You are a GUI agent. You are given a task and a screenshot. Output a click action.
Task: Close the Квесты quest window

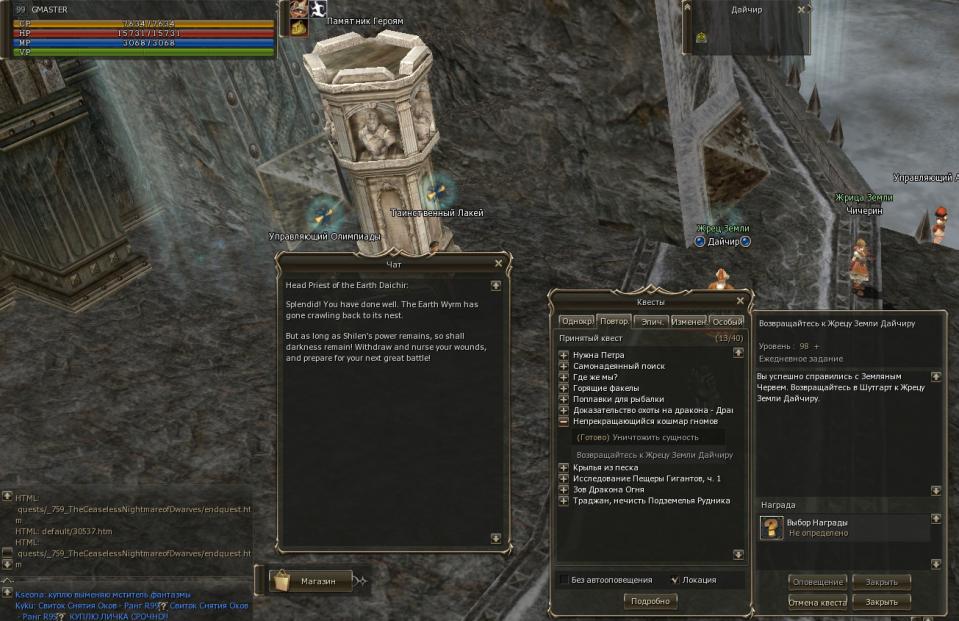point(740,301)
